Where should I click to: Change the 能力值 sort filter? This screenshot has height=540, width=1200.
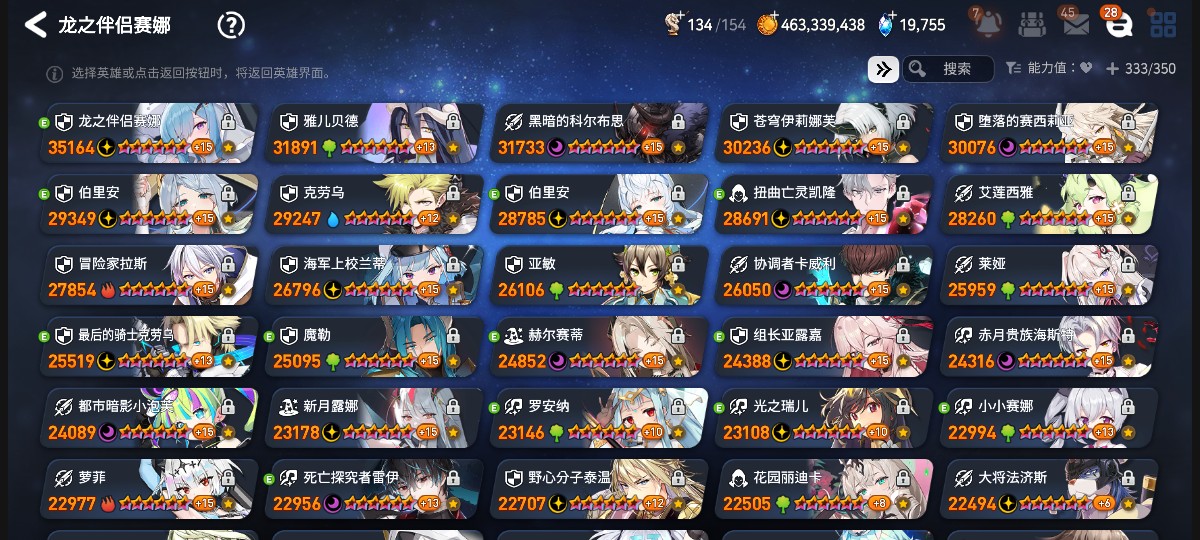coord(1049,69)
